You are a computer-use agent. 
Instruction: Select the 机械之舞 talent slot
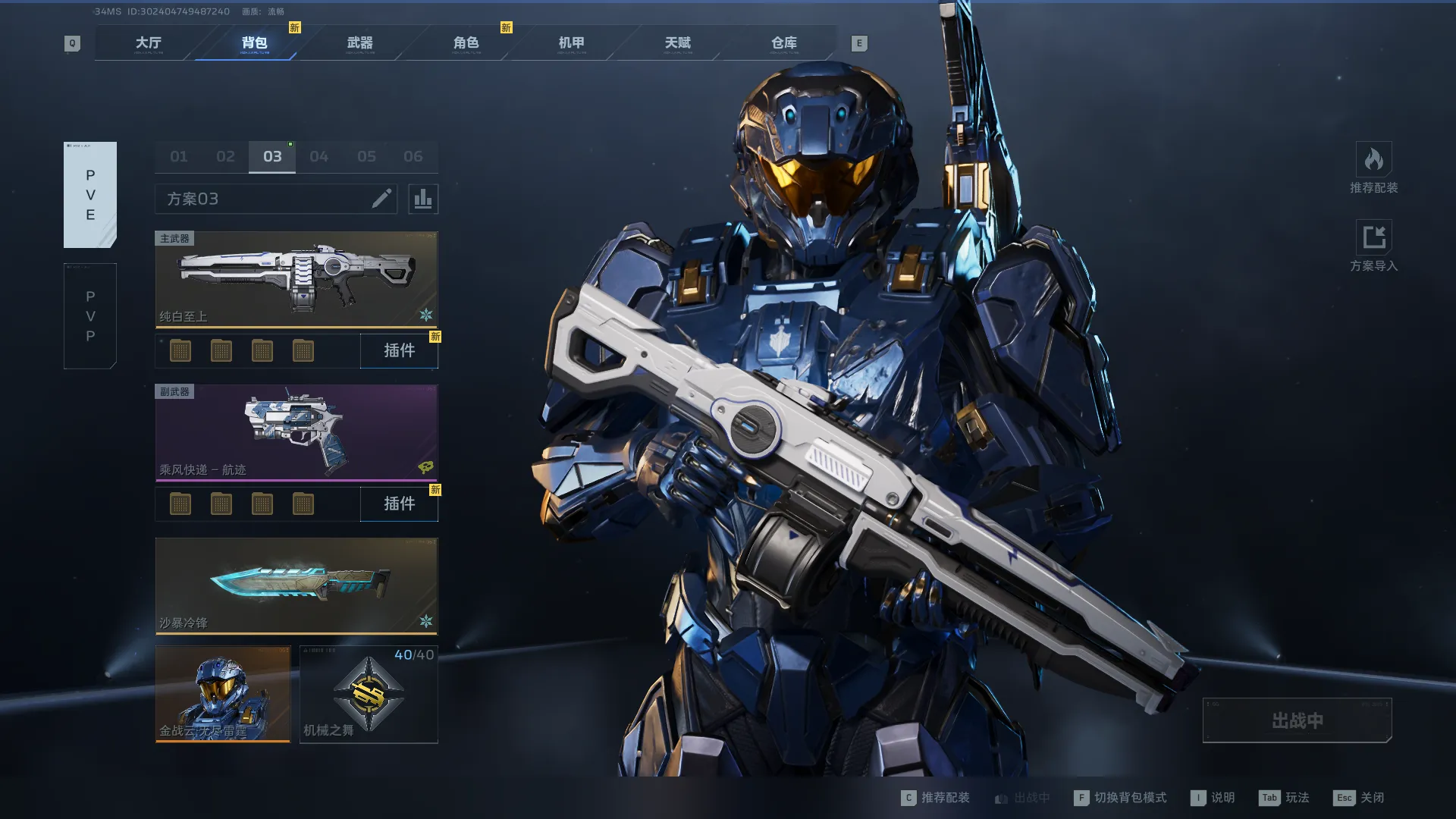click(x=369, y=694)
